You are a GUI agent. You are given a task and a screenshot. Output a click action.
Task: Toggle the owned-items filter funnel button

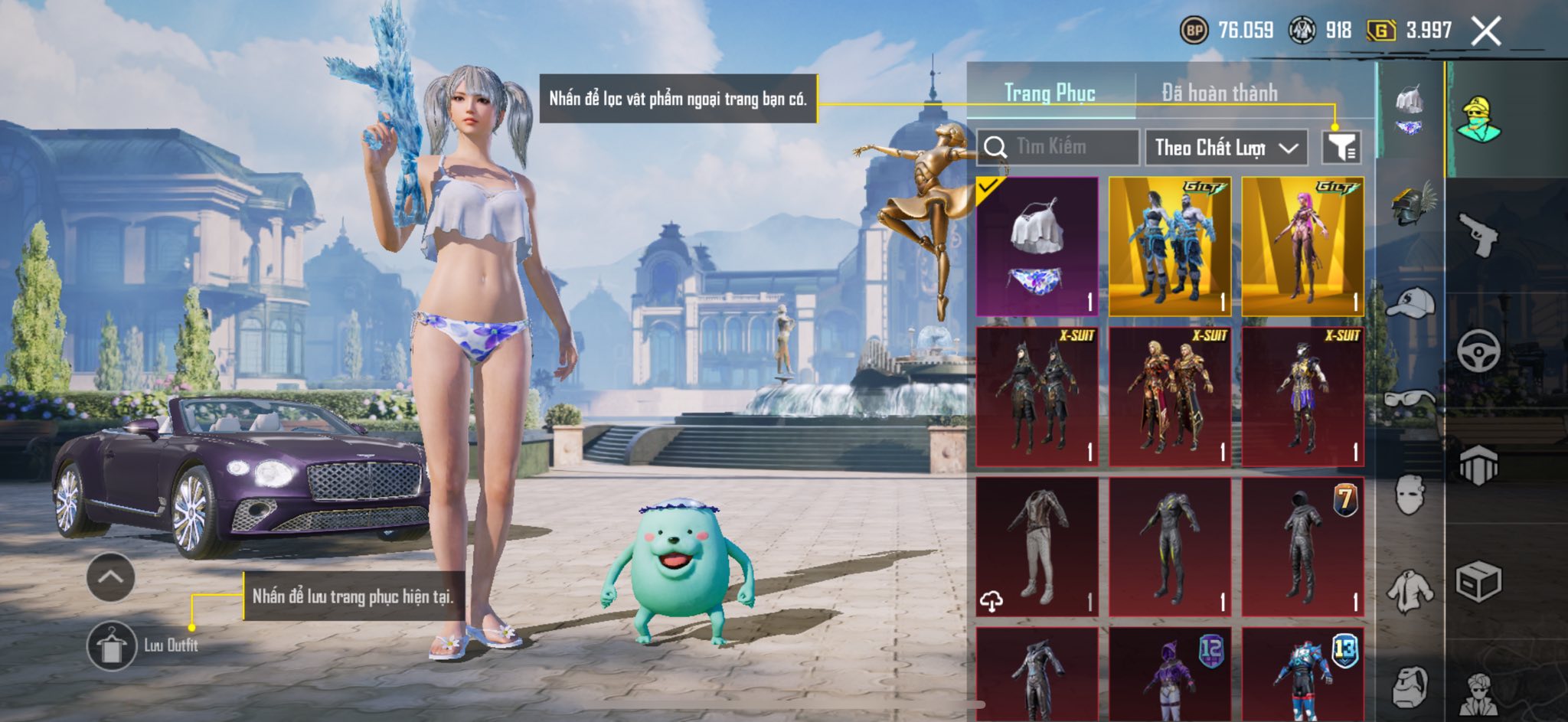tap(1341, 147)
